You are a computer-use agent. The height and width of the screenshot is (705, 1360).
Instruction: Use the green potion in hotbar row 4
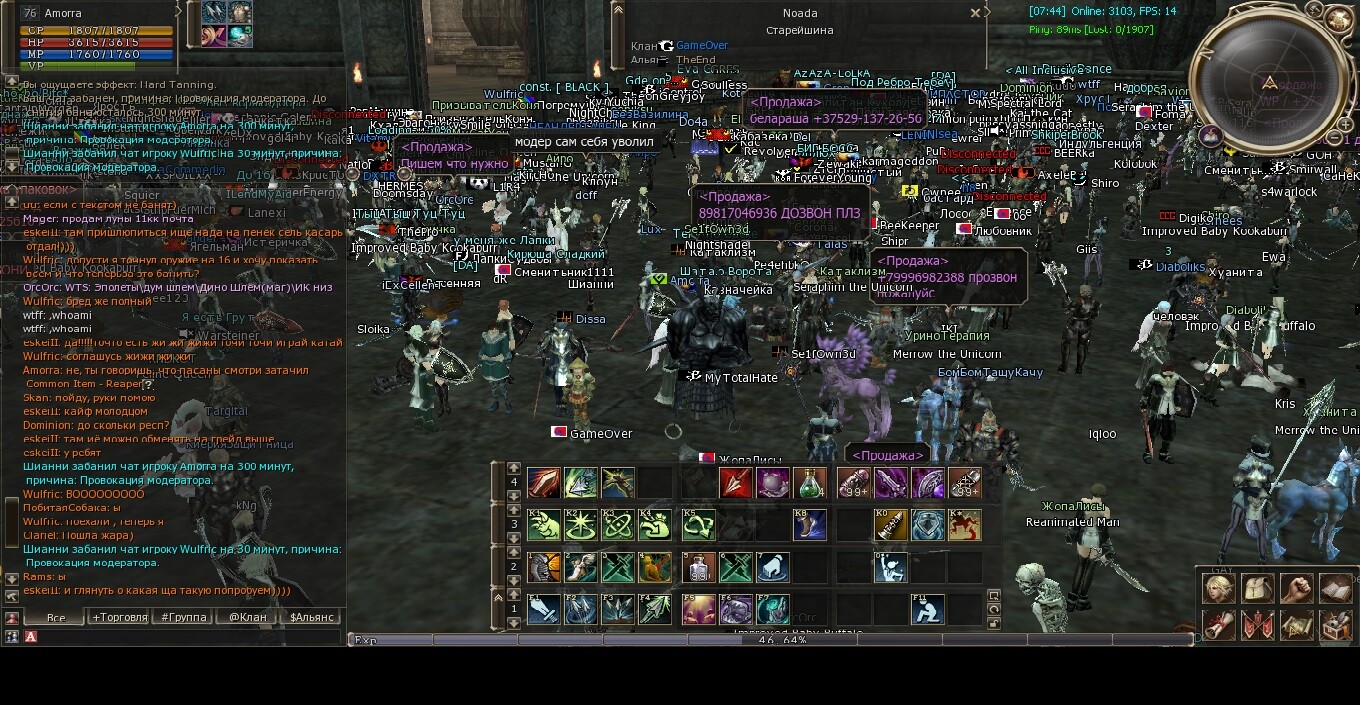[x=811, y=484]
